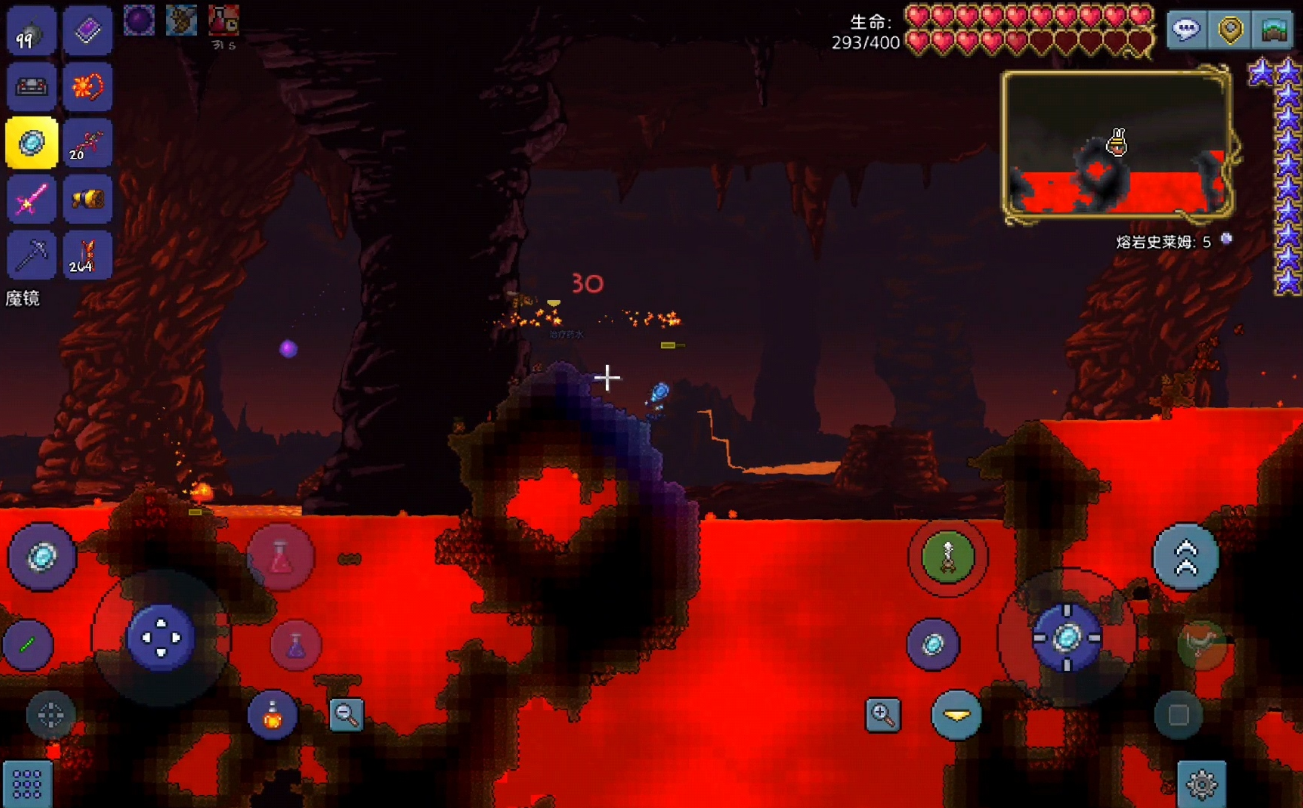Open the housing menu button

pyautogui.click(x=1274, y=30)
